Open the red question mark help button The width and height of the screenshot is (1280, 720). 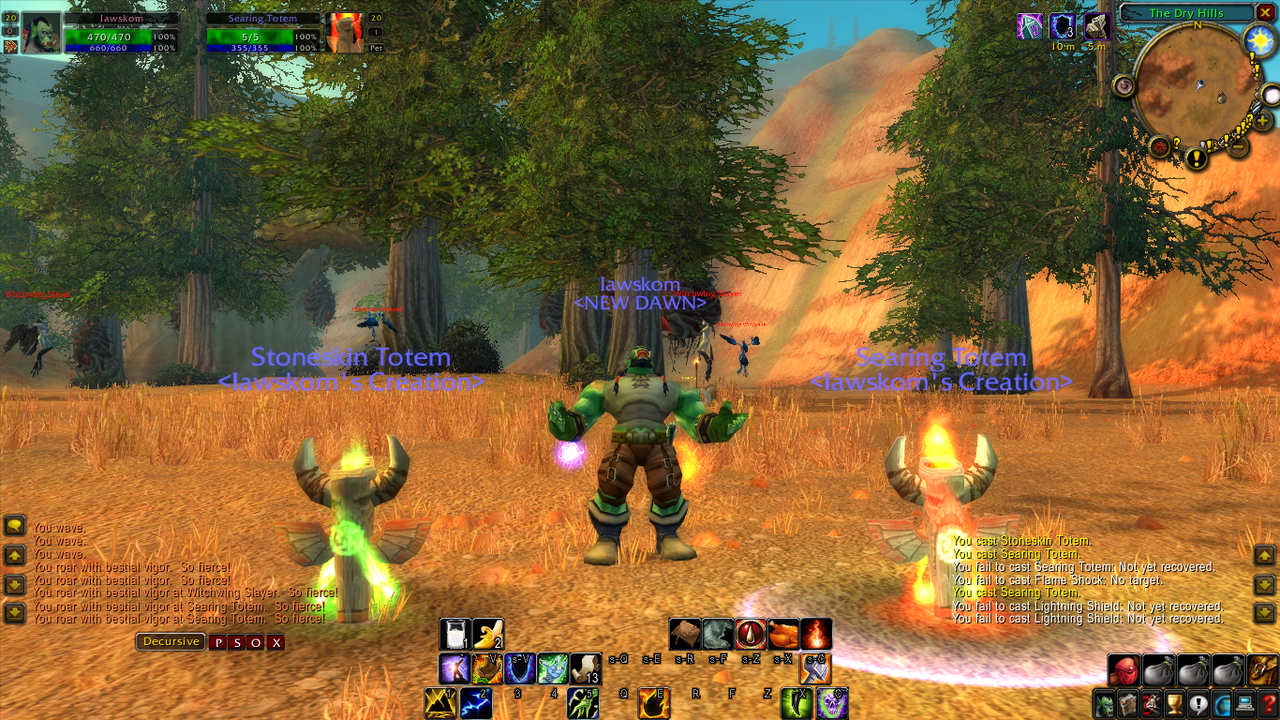(x=1268, y=704)
